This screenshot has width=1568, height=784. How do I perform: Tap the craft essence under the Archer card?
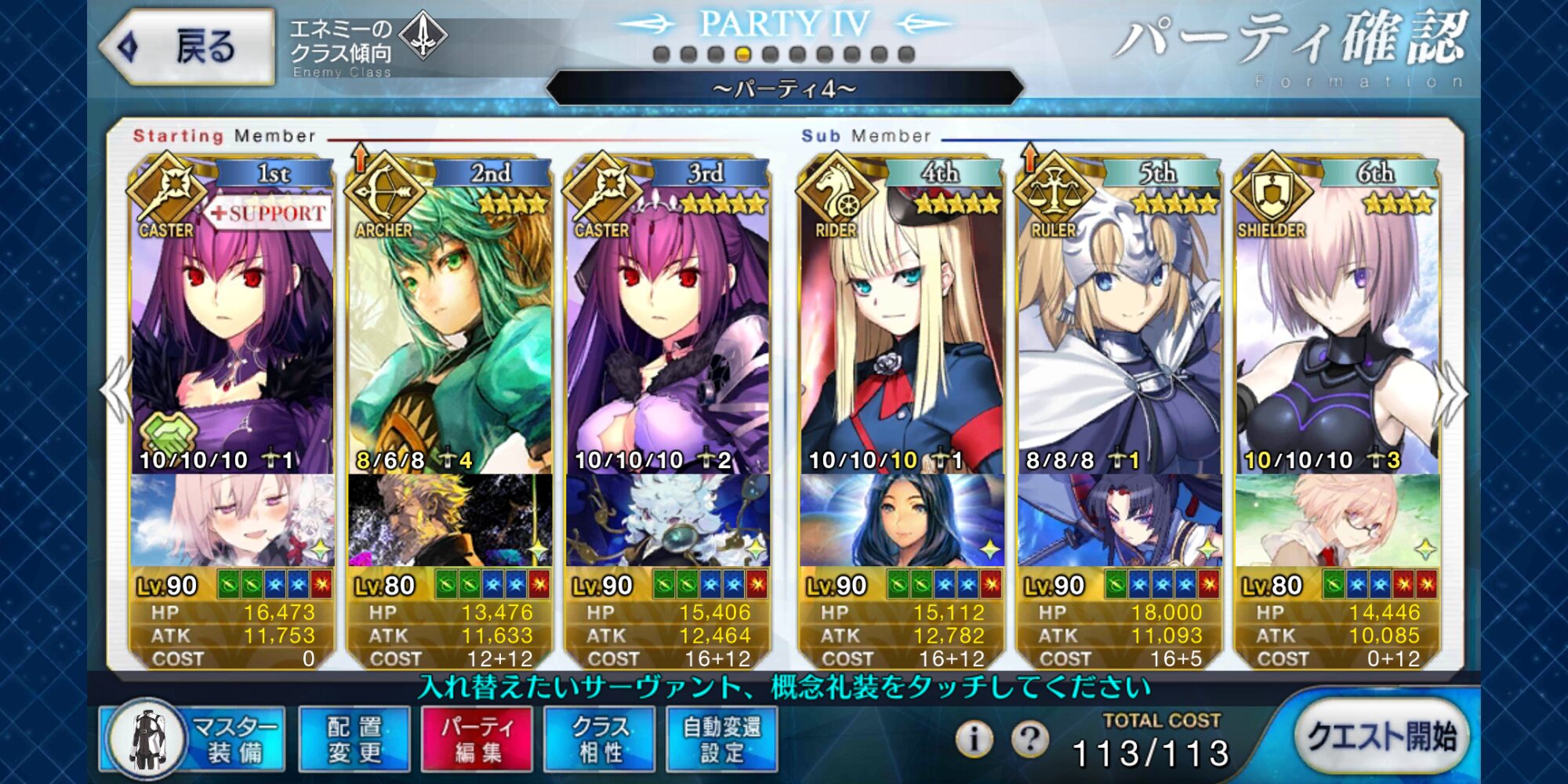coord(449,521)
